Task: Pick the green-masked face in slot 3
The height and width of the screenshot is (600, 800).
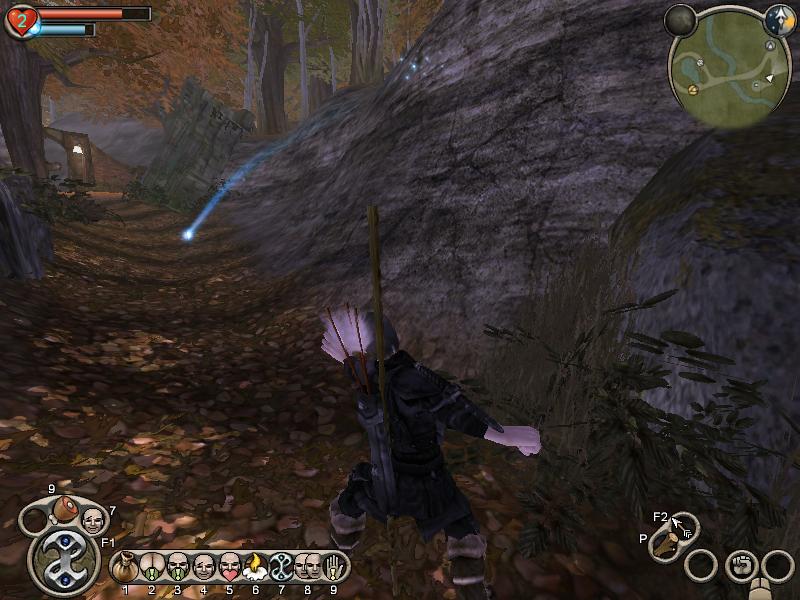Action: click(178, 568)
